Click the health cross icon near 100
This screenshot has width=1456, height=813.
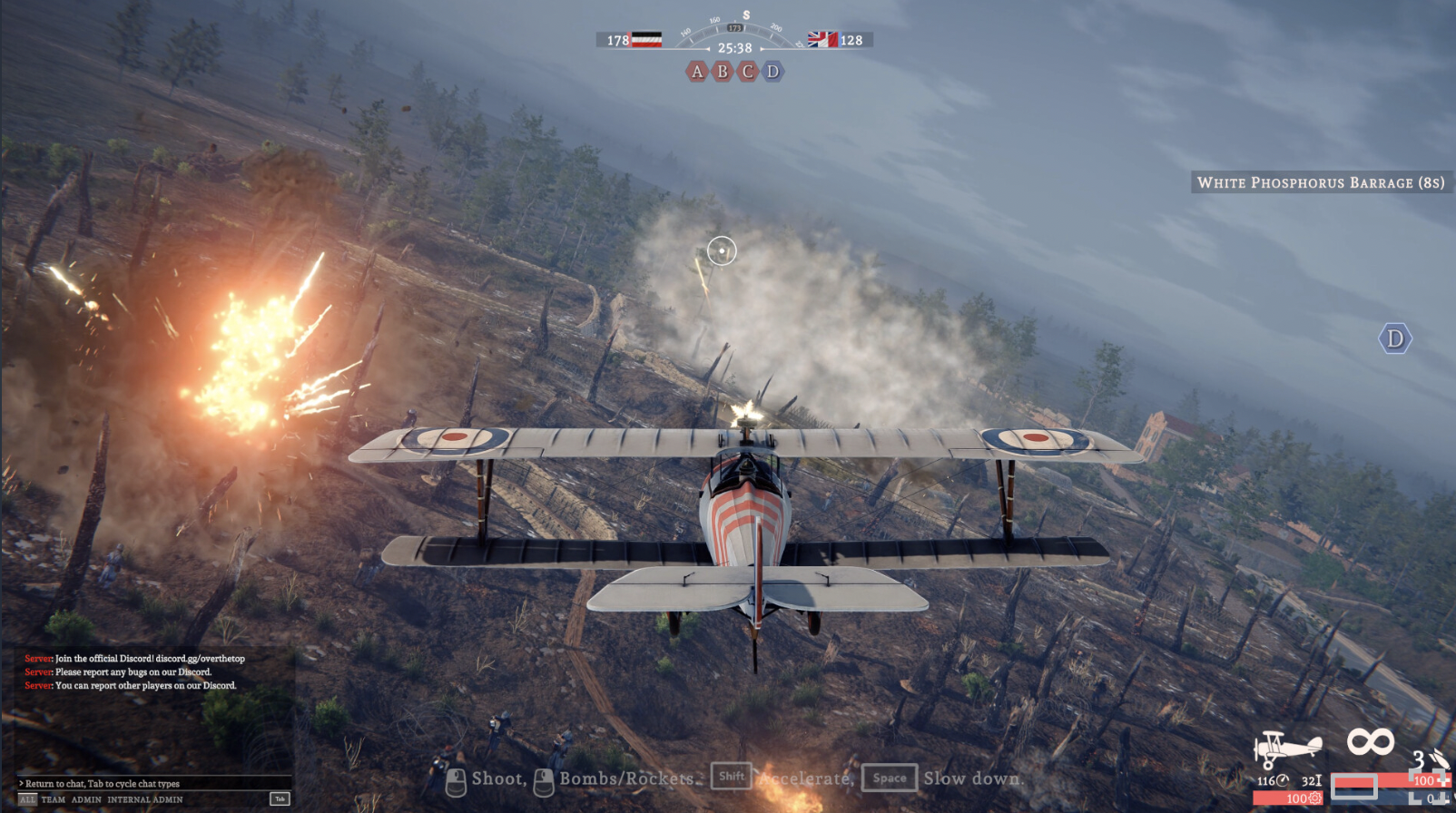click(1444, 780)
